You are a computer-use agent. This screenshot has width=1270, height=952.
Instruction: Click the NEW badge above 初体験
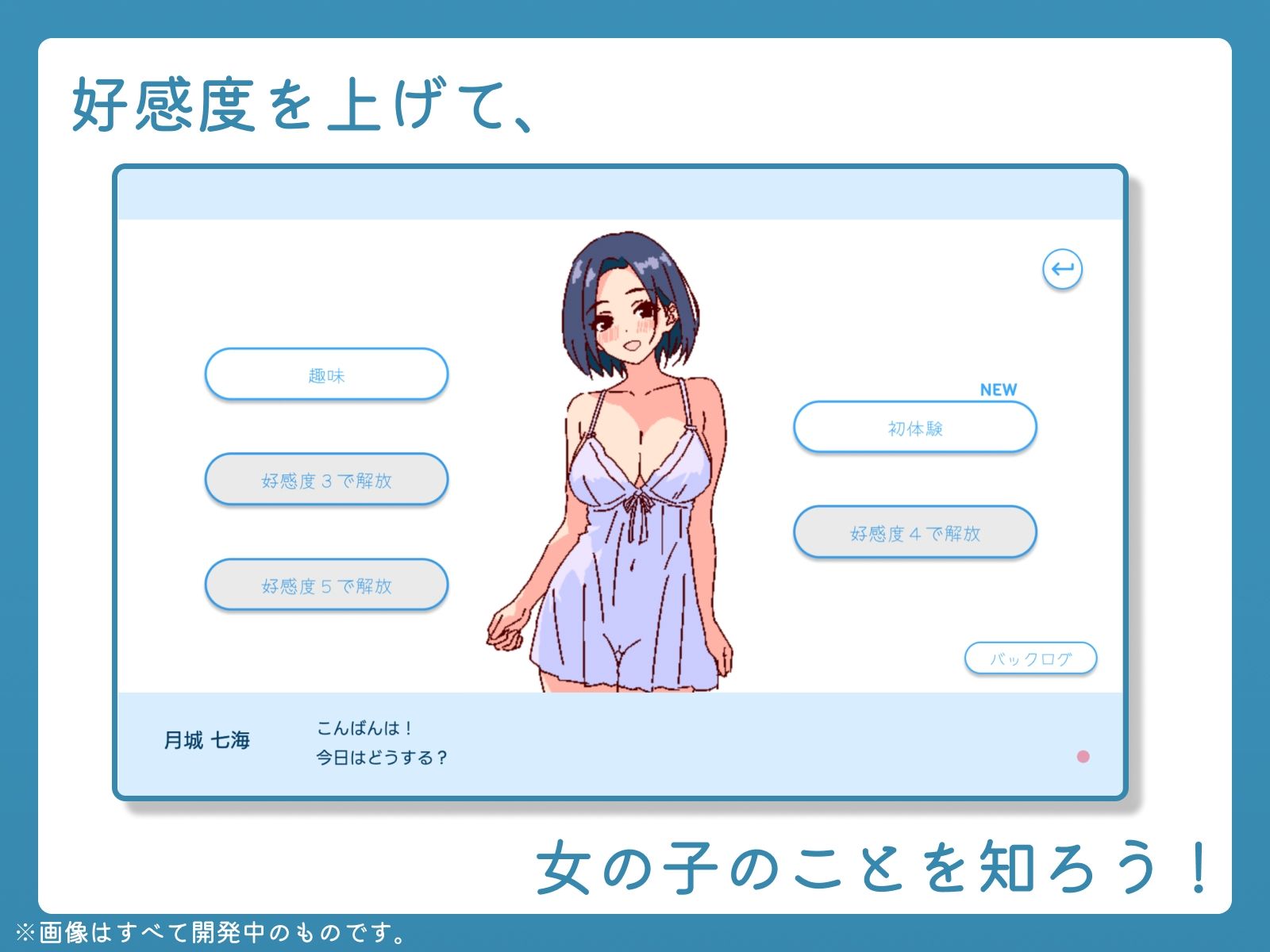[998, 389]
